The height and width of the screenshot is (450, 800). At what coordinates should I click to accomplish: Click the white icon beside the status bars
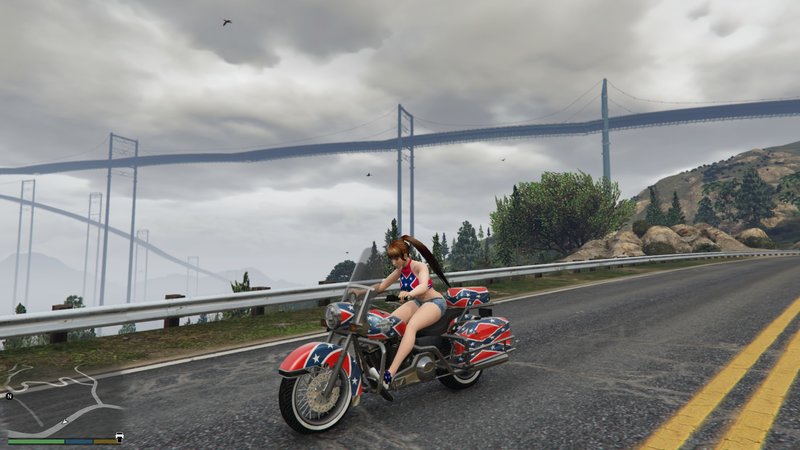(119, 437)
